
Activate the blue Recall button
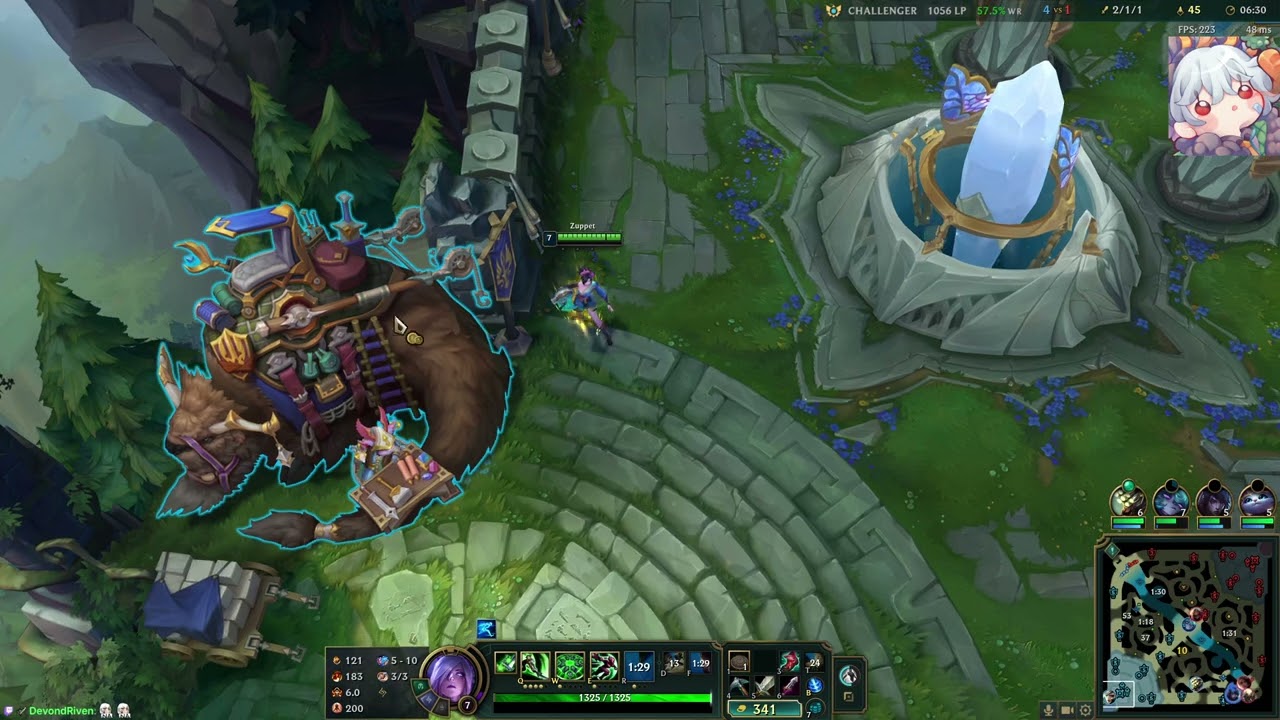pos(815,685)
